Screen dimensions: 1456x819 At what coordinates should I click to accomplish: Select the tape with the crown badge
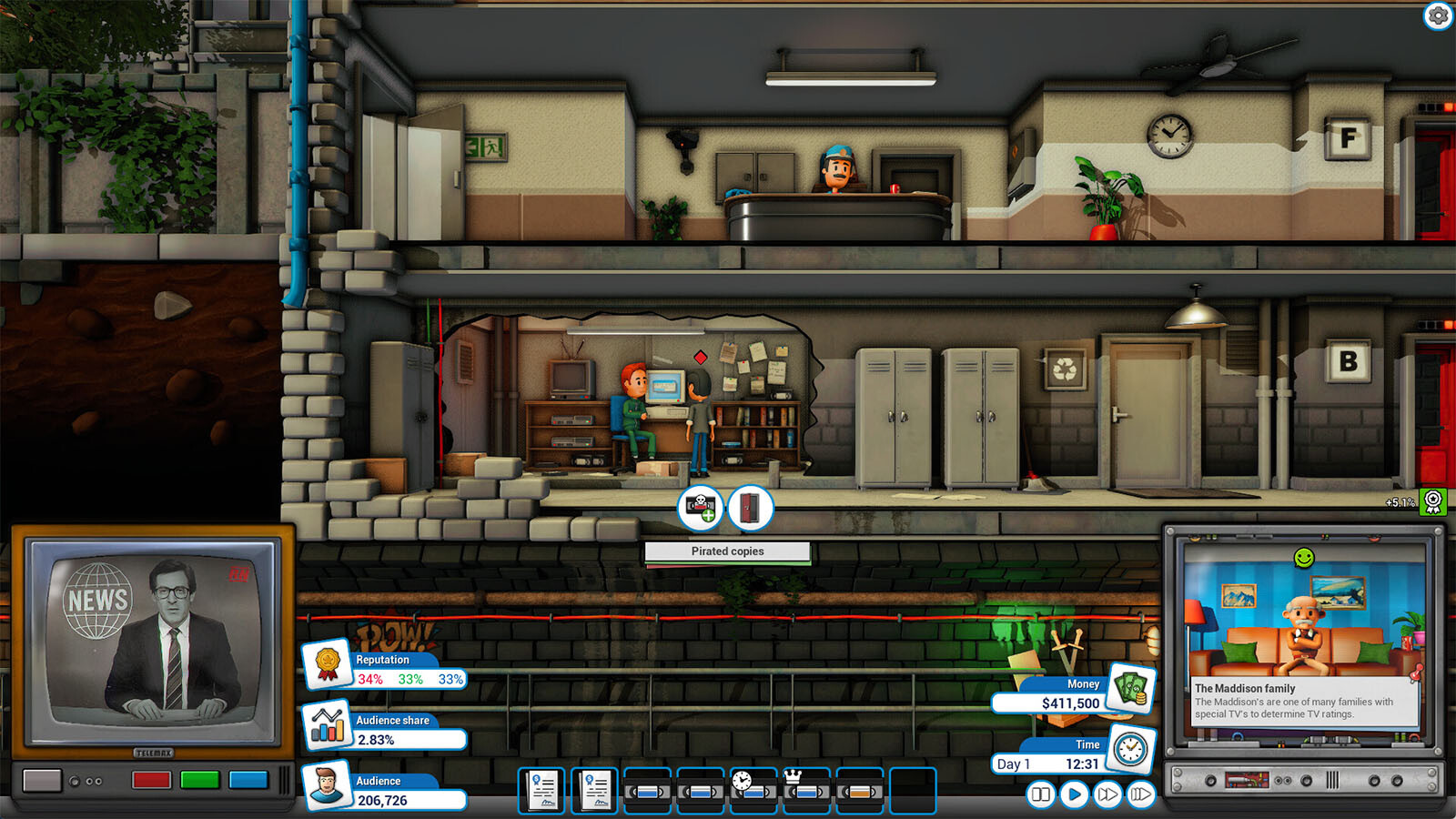(x=807, y=791)
